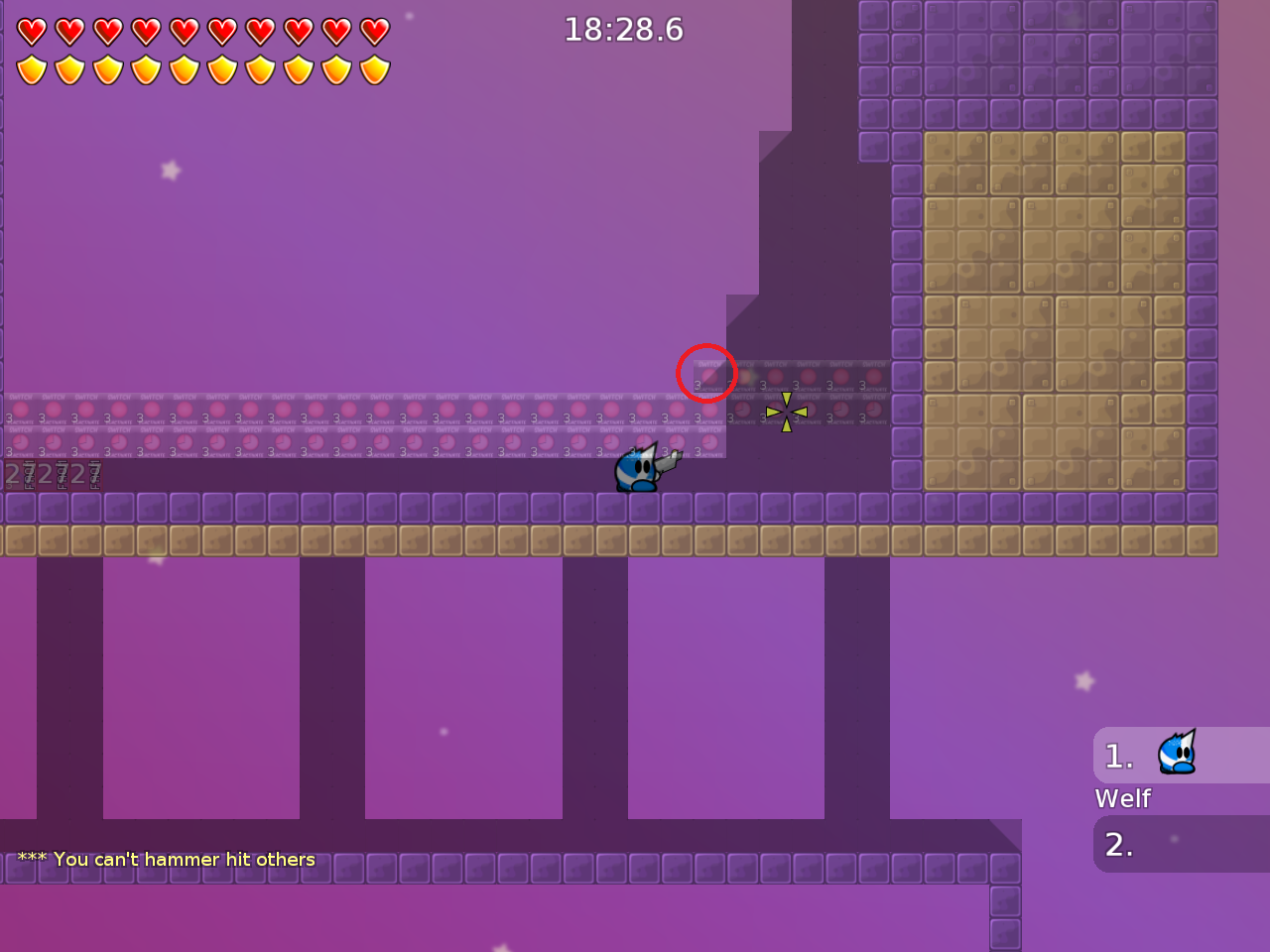This screenshot has height=952, width=1270.
Task: Select the empty second-place score row
Action: 1181,844
